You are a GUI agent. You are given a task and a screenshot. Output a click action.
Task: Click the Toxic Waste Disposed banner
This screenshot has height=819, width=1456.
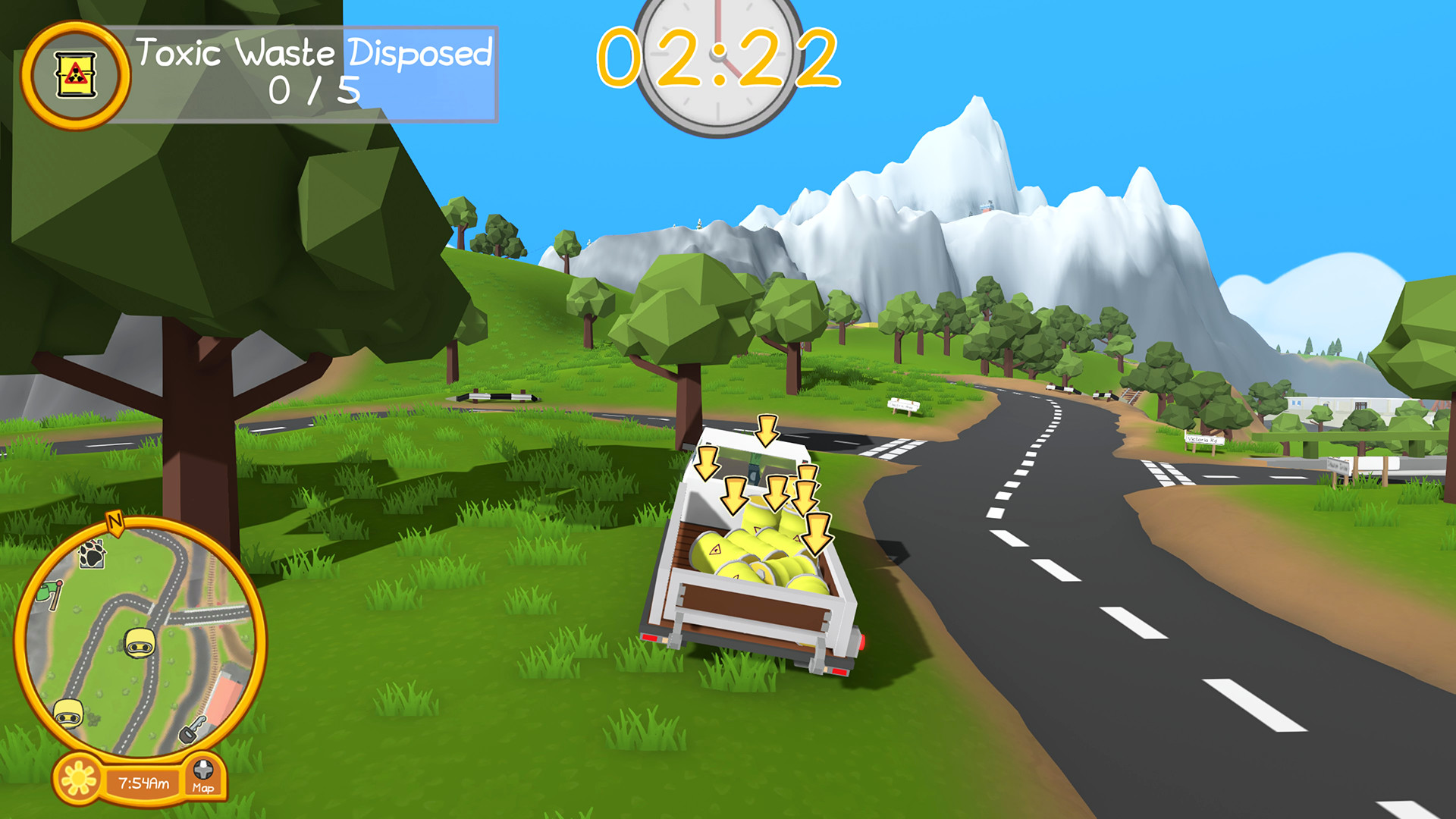315,53
